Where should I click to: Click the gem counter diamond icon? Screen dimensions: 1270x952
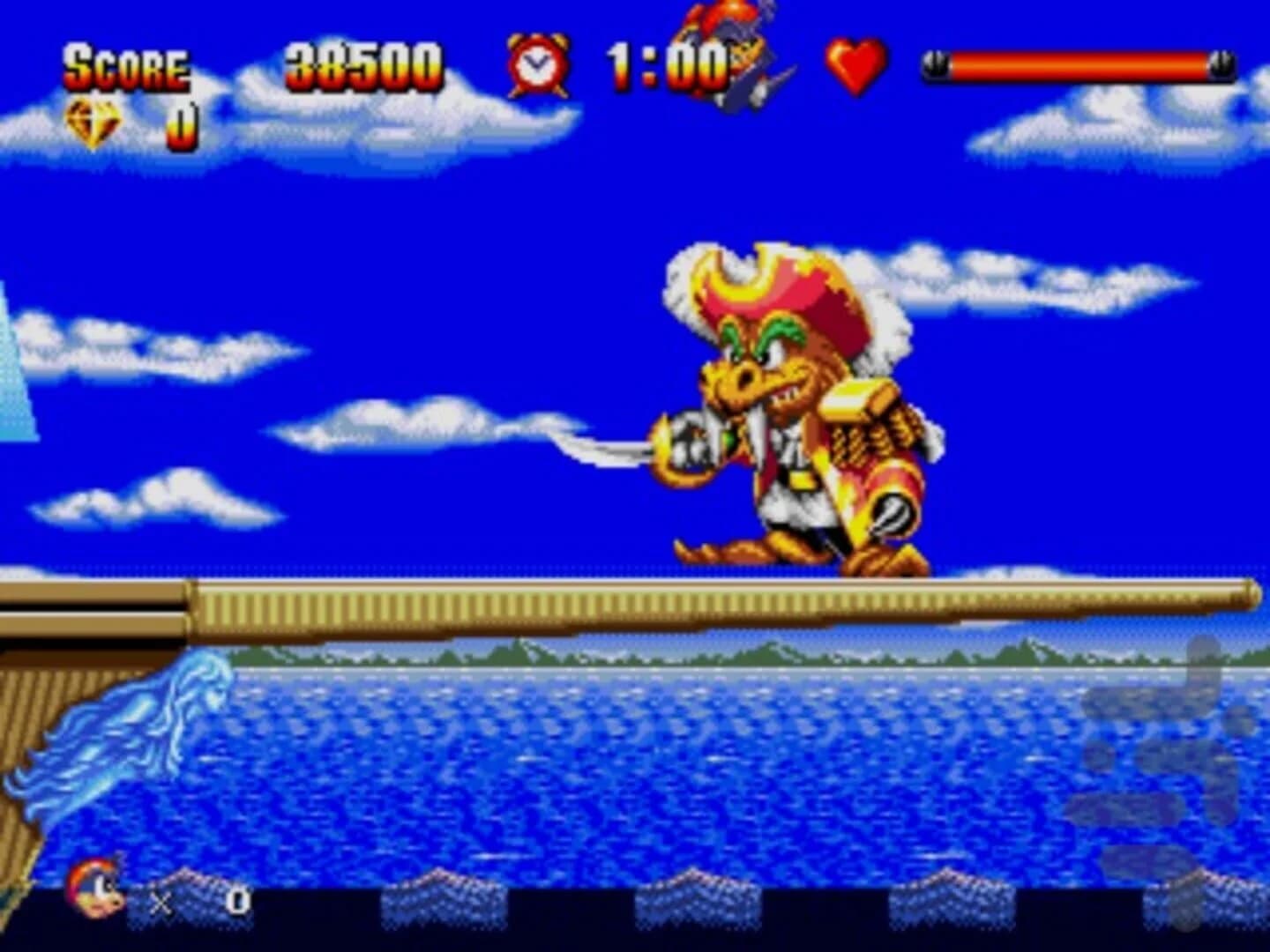pyautogui.click(x=92, y=121)
